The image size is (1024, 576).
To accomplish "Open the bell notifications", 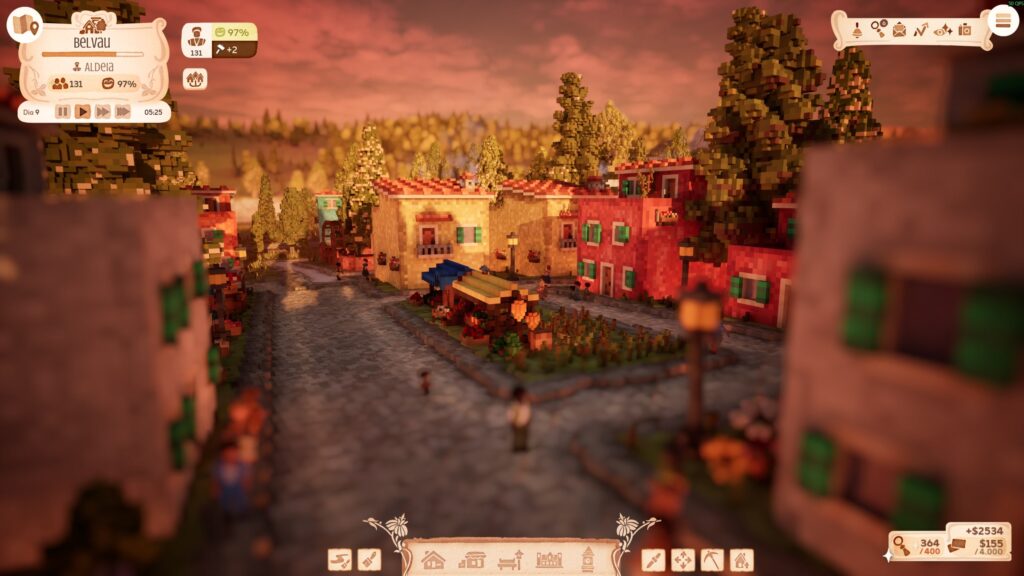I will point(857,29).
